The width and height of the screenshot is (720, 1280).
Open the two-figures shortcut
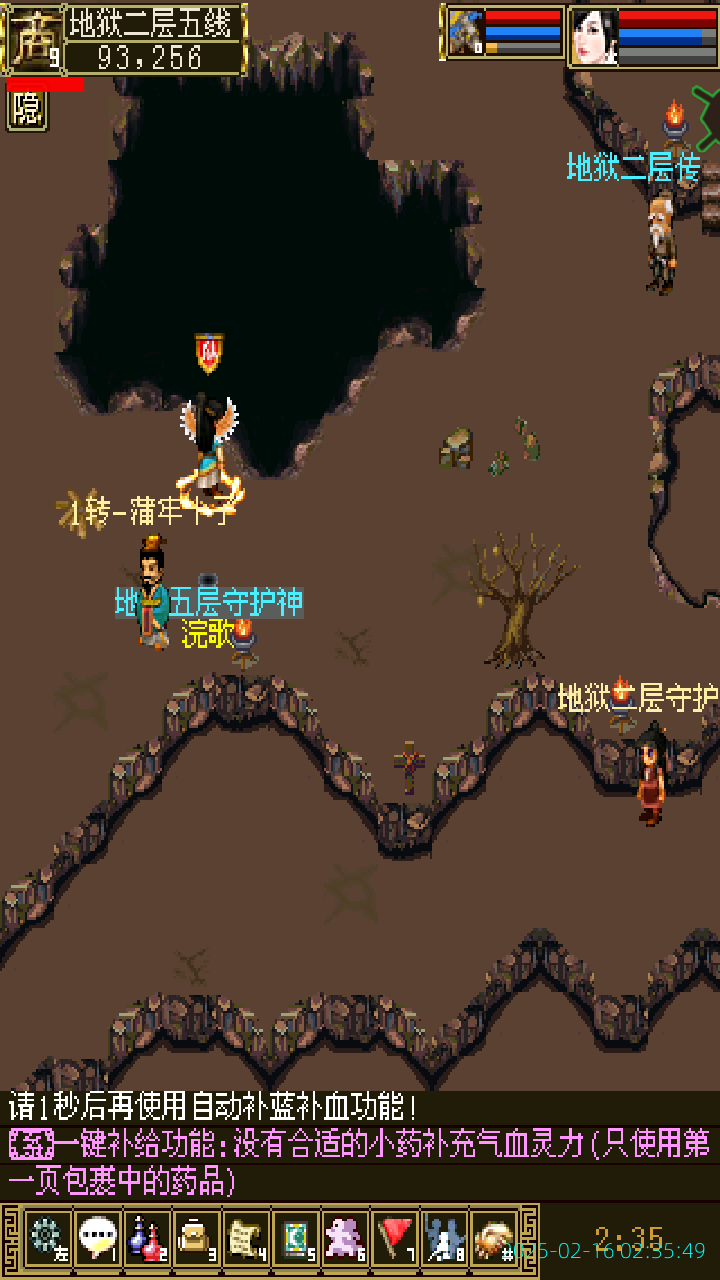tap(444, 1237)
